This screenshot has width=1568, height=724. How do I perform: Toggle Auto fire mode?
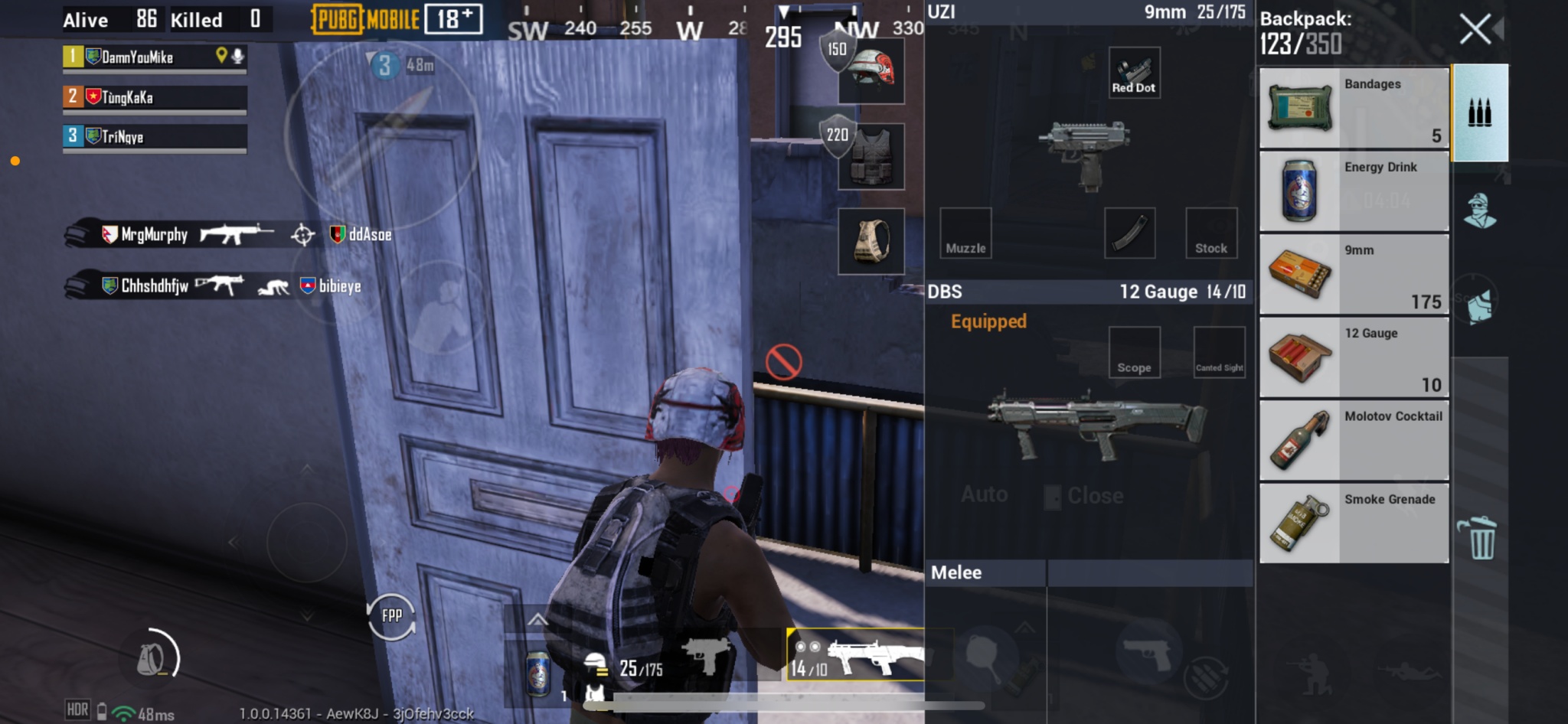click(x=985, y=494)
